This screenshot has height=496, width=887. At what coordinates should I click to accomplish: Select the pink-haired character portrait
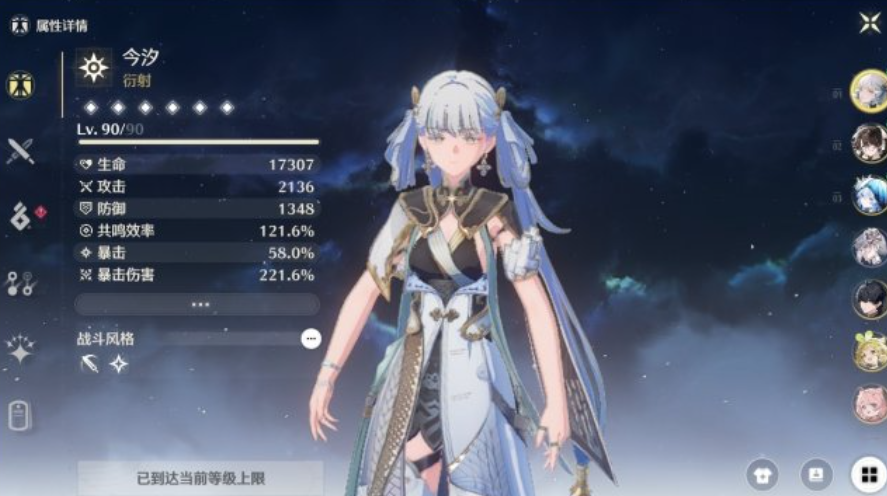click(869, 404)
